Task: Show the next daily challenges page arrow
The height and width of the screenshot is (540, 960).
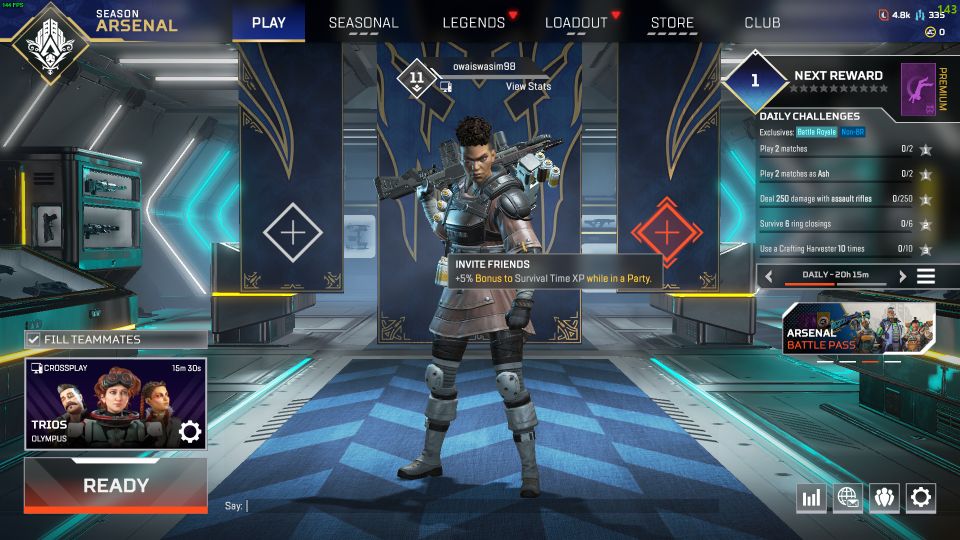Action: (x=902, y=276)
